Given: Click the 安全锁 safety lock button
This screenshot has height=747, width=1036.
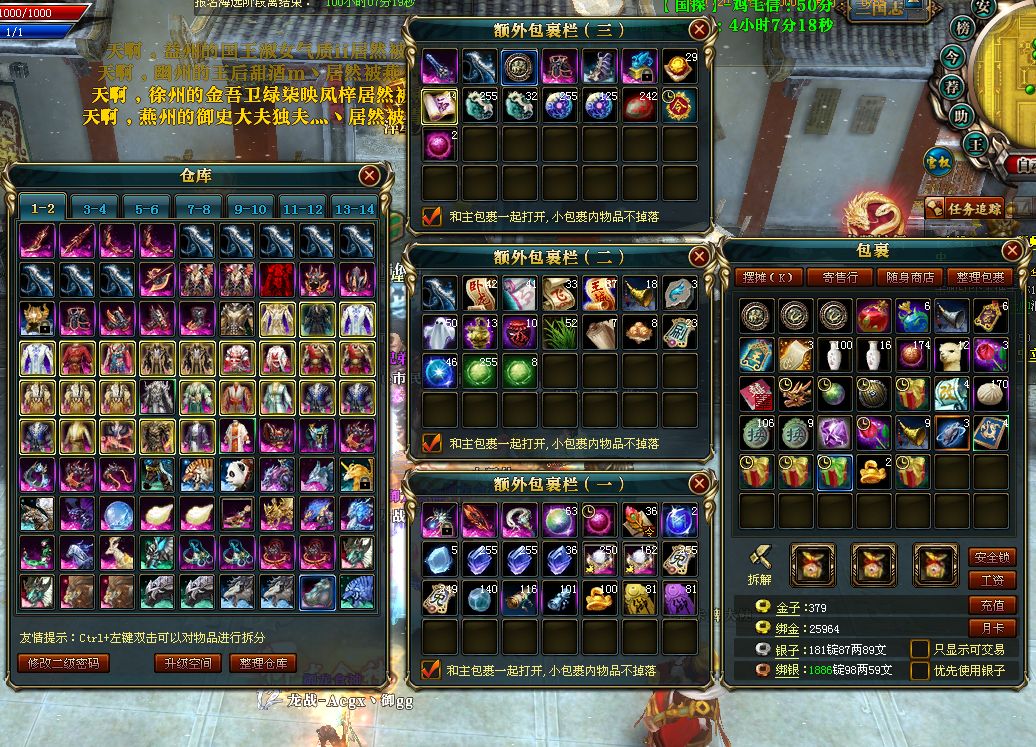Looking at the screenshot, I should click(x=991, y=557).
